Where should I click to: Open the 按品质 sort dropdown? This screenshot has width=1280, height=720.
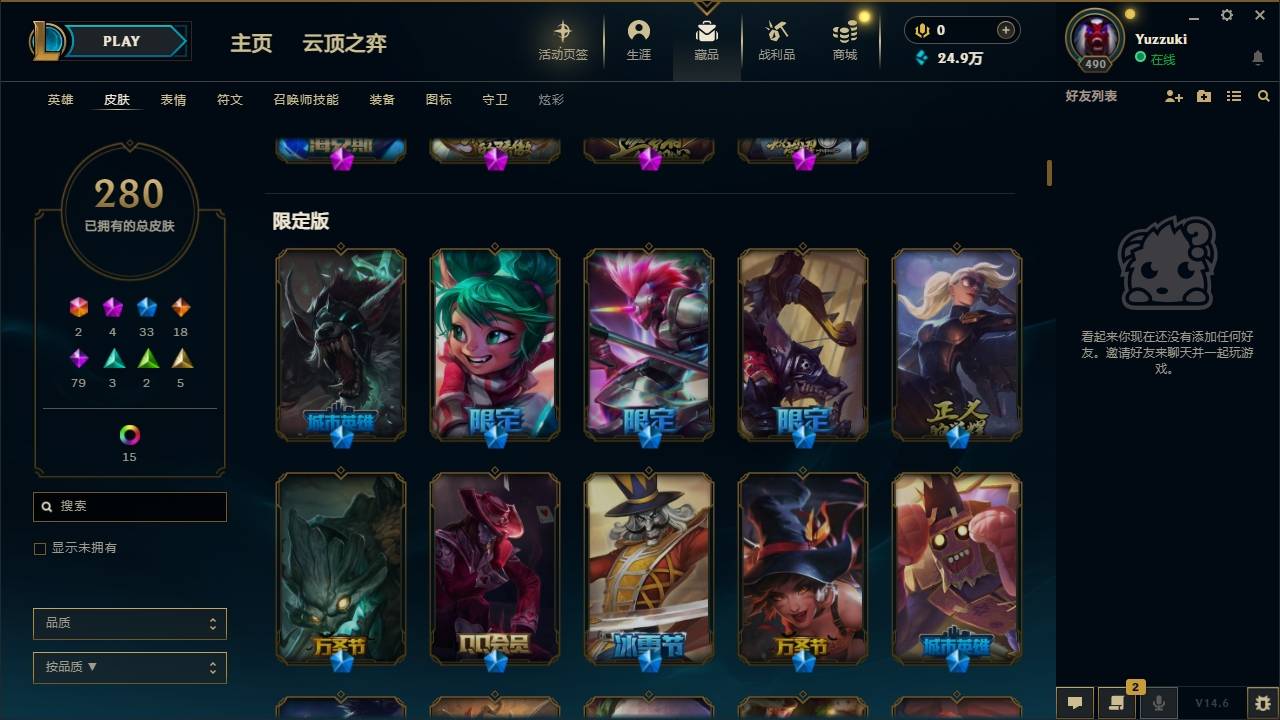pyautogui.click(x=129, y=667)
